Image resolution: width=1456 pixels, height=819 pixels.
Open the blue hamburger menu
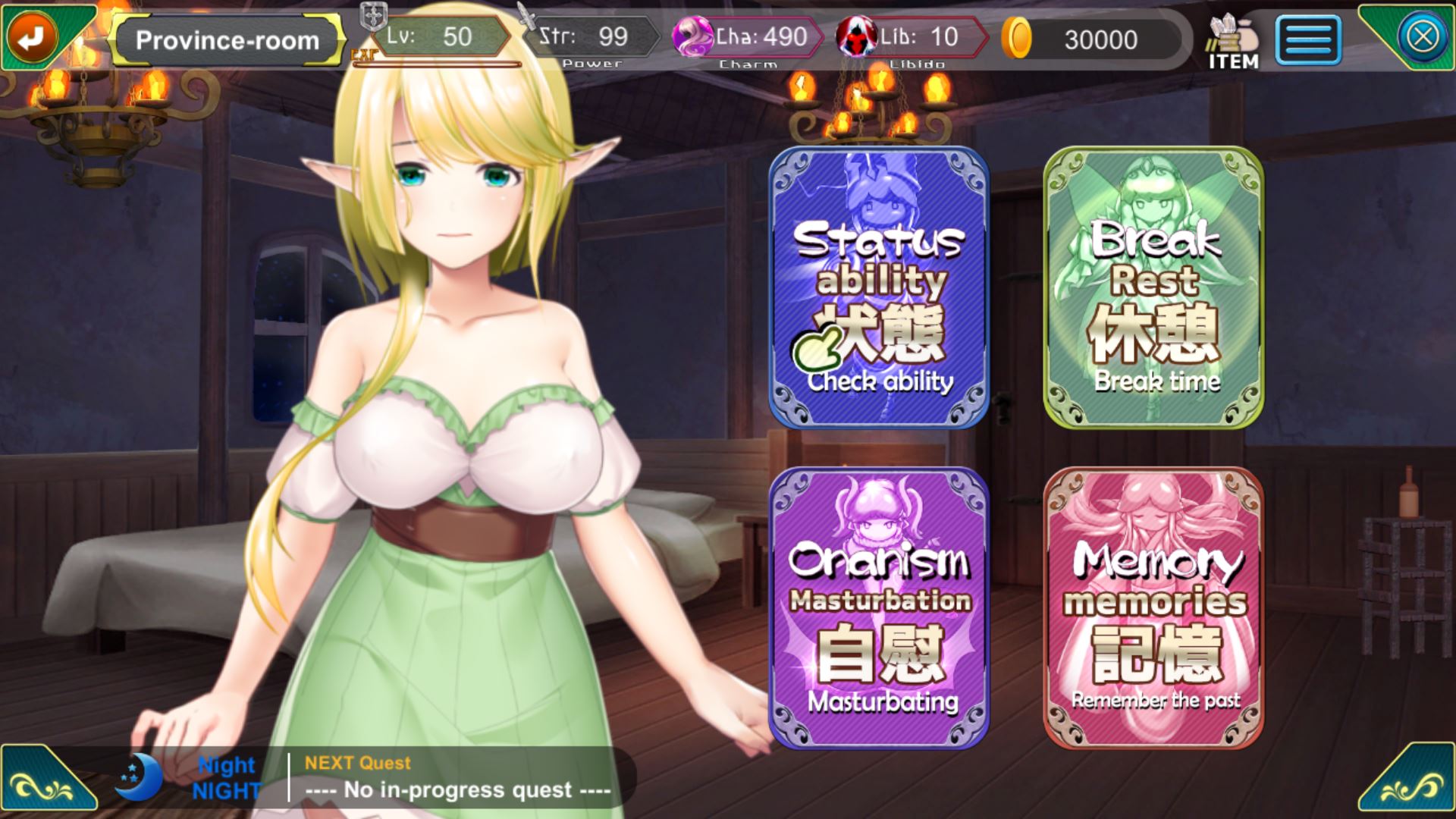tap(1308, 39)
